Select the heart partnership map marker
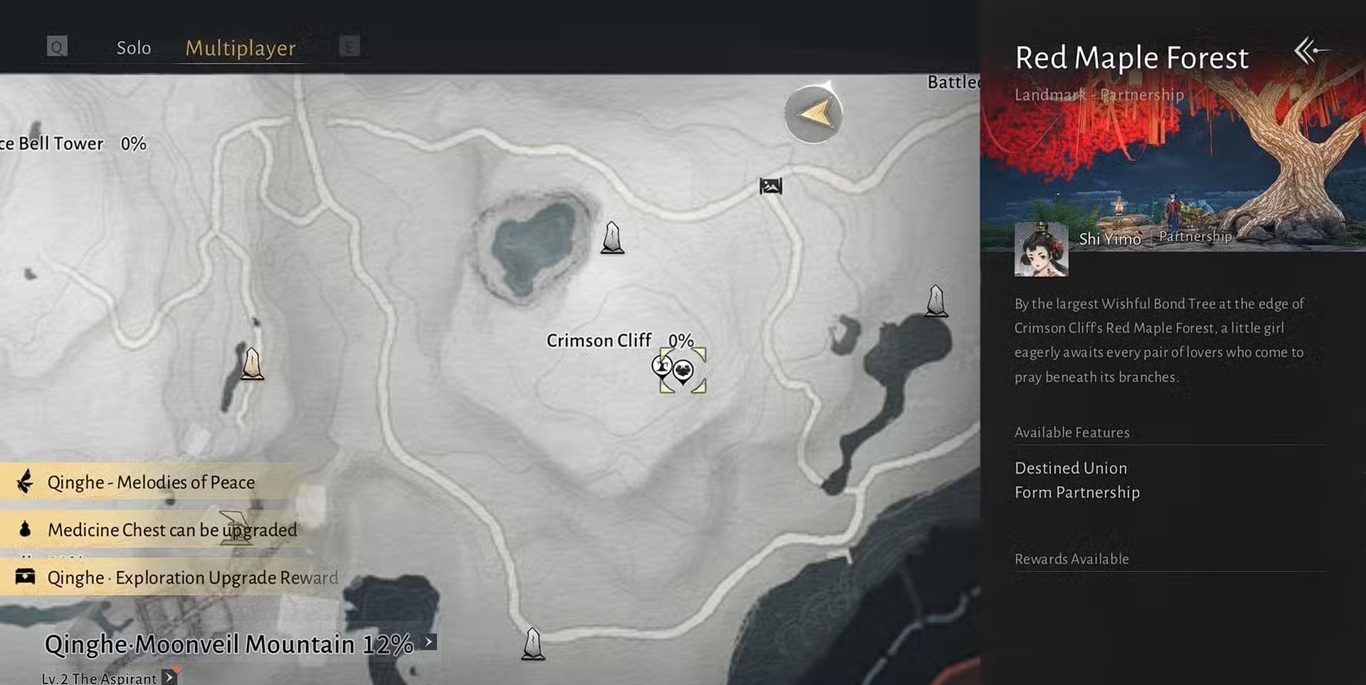This screenshot has width=1366, height=685. [684, 371]
